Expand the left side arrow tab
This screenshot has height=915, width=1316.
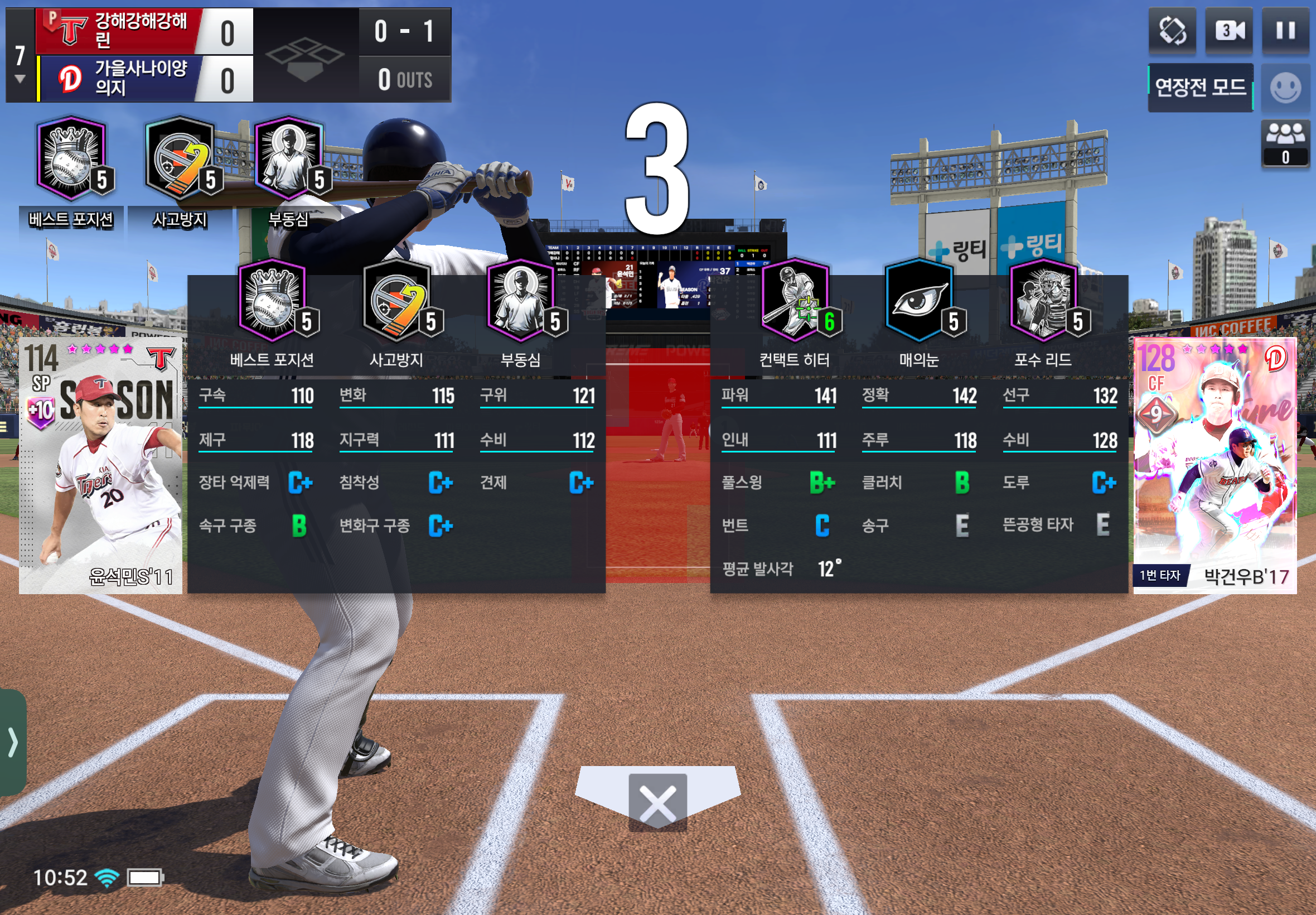(13, 743)
